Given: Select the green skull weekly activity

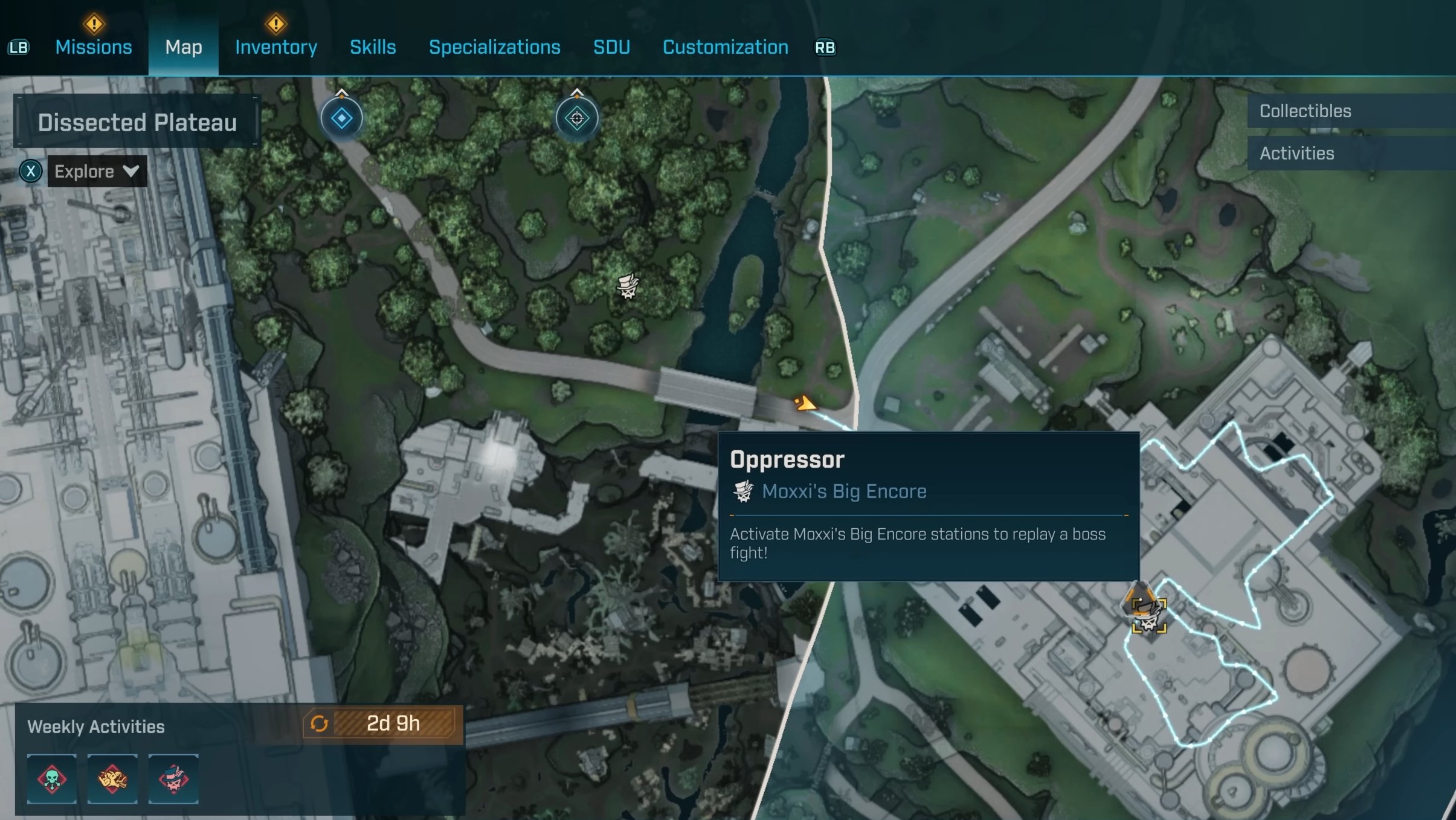Looking at the screenshot, I should 52,779.
